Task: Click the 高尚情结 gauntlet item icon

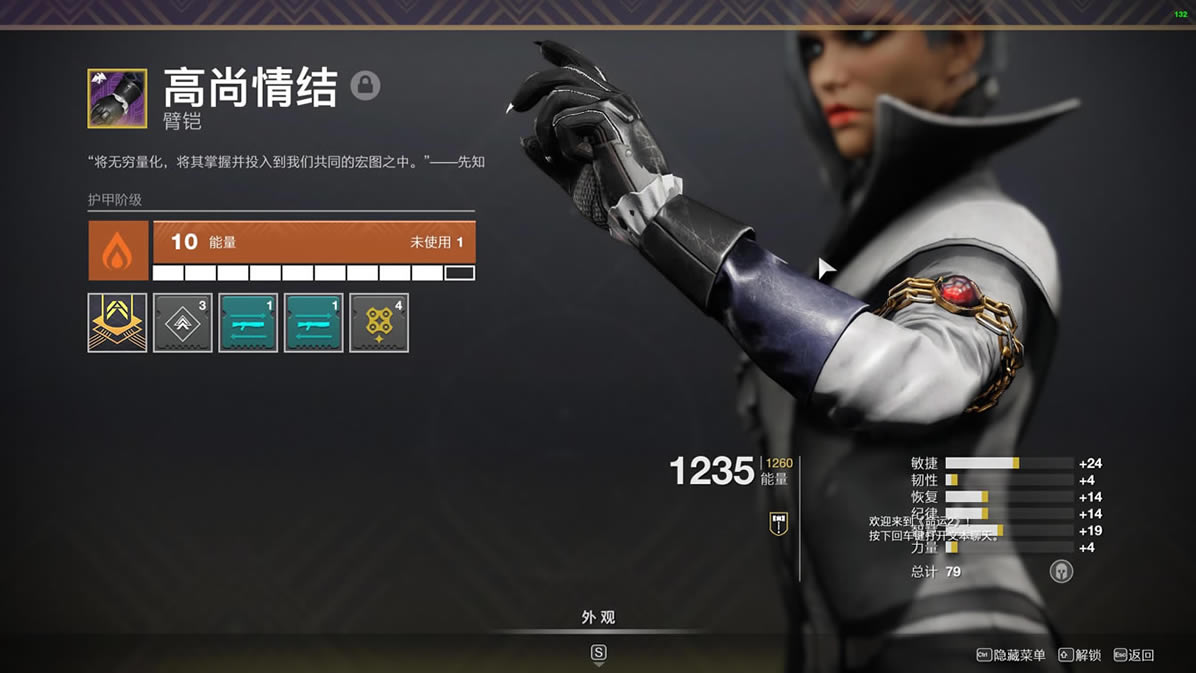Action: coord(117,98)
